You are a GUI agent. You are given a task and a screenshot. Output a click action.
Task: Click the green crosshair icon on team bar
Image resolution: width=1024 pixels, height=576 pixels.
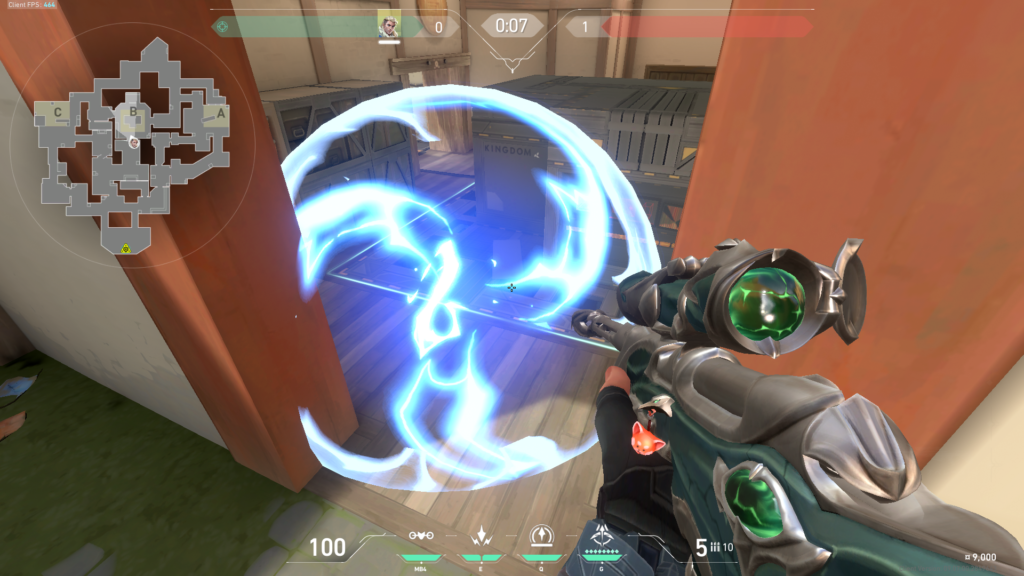[x=222, y=26]
